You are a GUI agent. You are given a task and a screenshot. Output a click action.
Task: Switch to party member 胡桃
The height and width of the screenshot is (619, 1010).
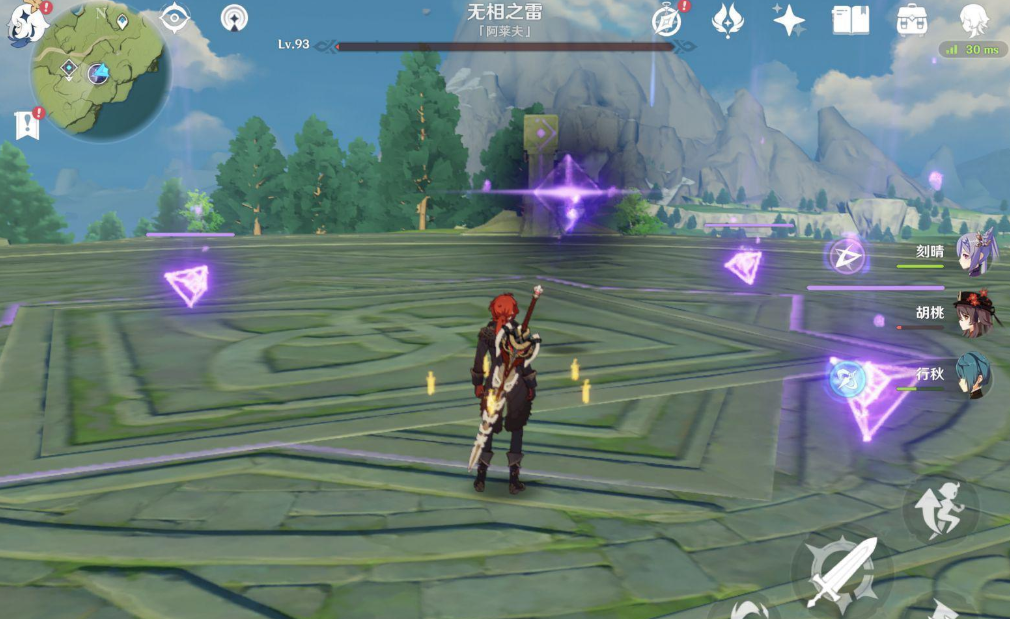click(970, 315)
